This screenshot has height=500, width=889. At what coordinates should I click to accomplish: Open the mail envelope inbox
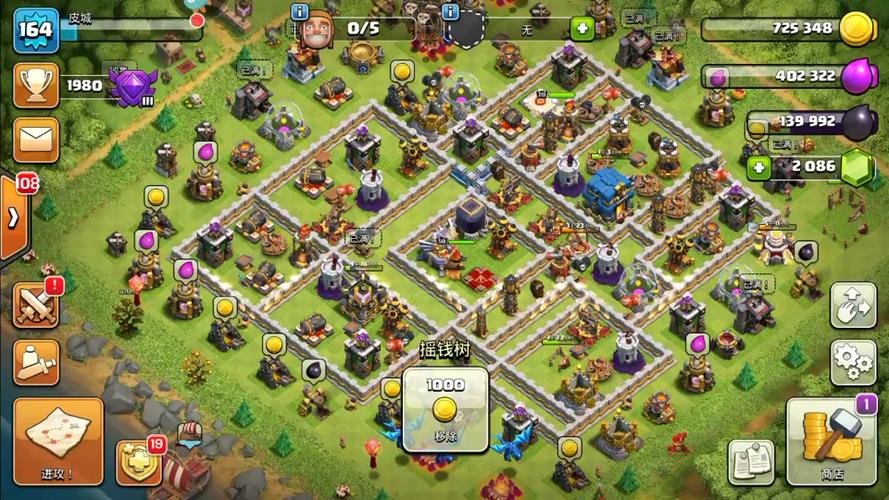tap(36, 139)
